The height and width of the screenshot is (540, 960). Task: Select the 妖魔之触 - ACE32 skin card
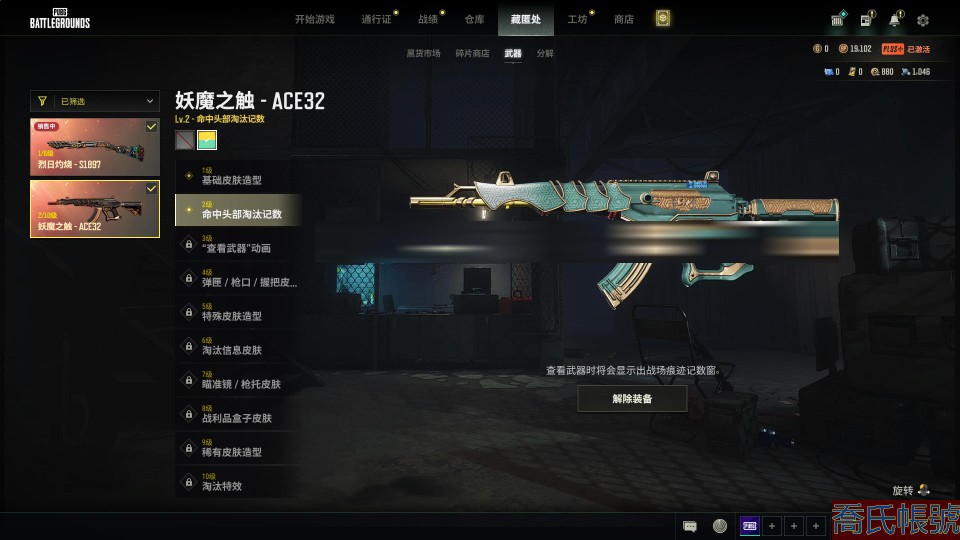click(95, 208)
